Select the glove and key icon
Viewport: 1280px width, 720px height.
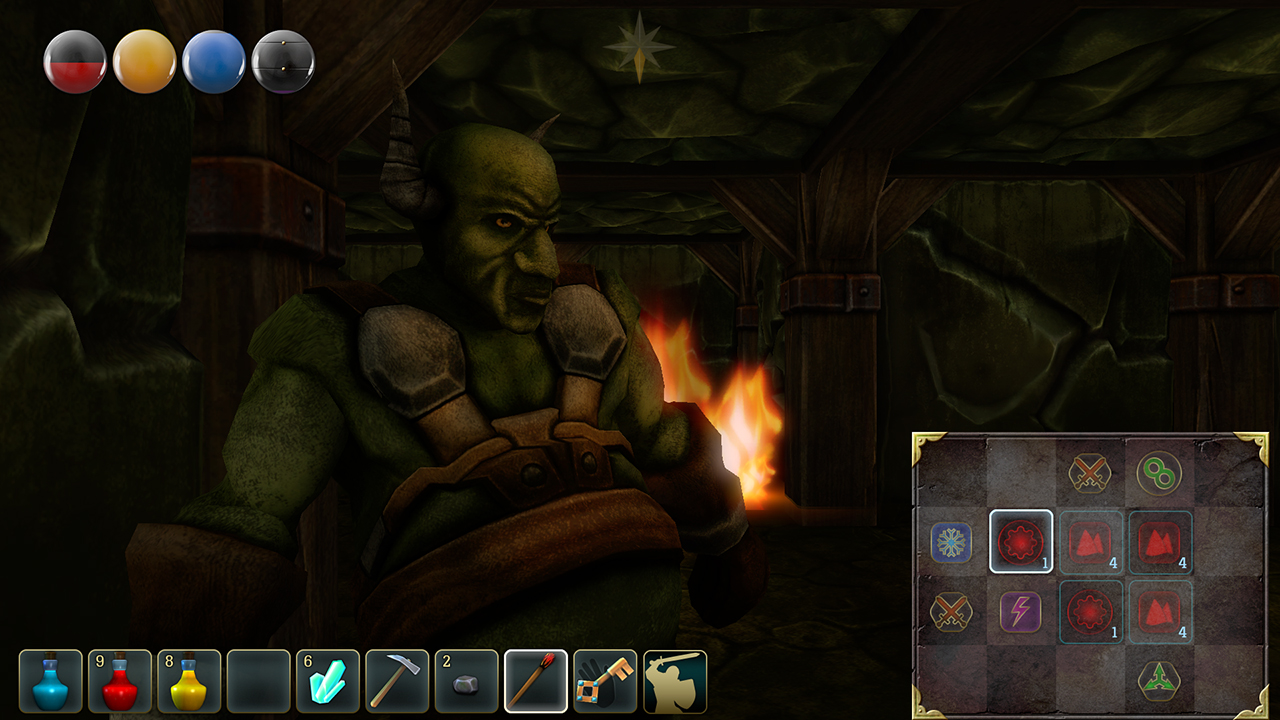pyautogui.click(x=605, y=682)
